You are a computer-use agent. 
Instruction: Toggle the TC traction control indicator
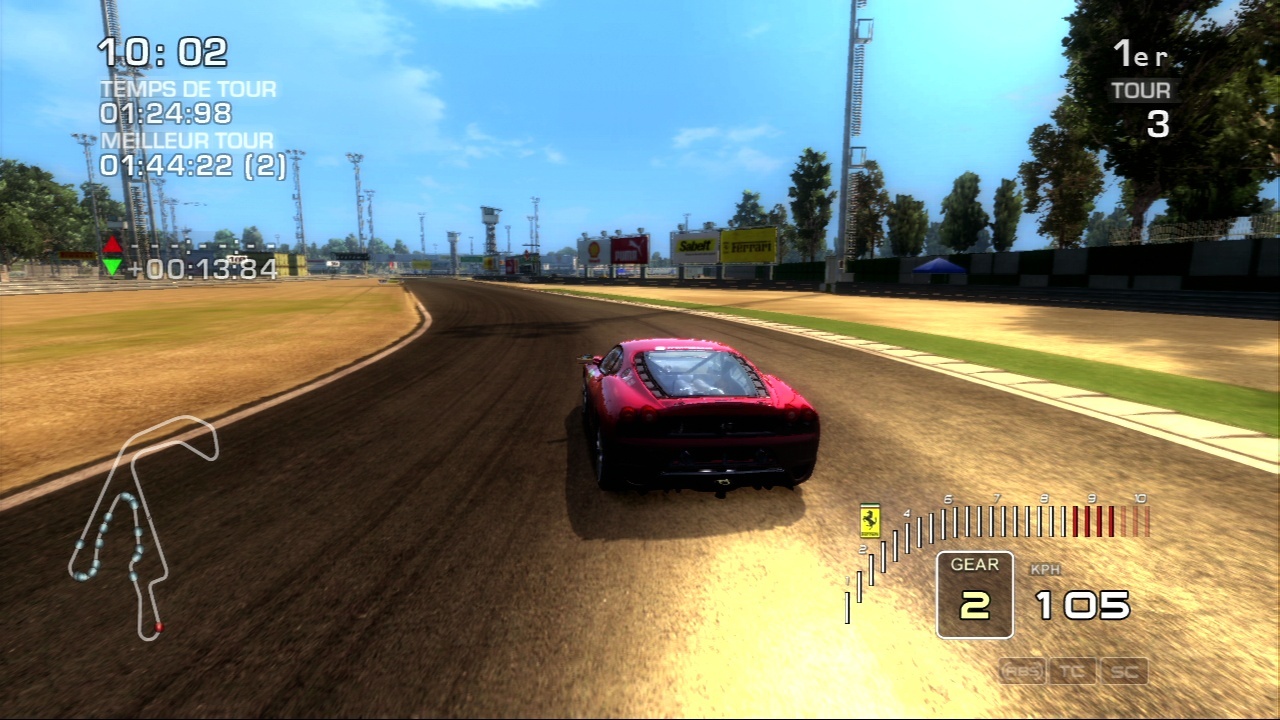point(1073,671)
